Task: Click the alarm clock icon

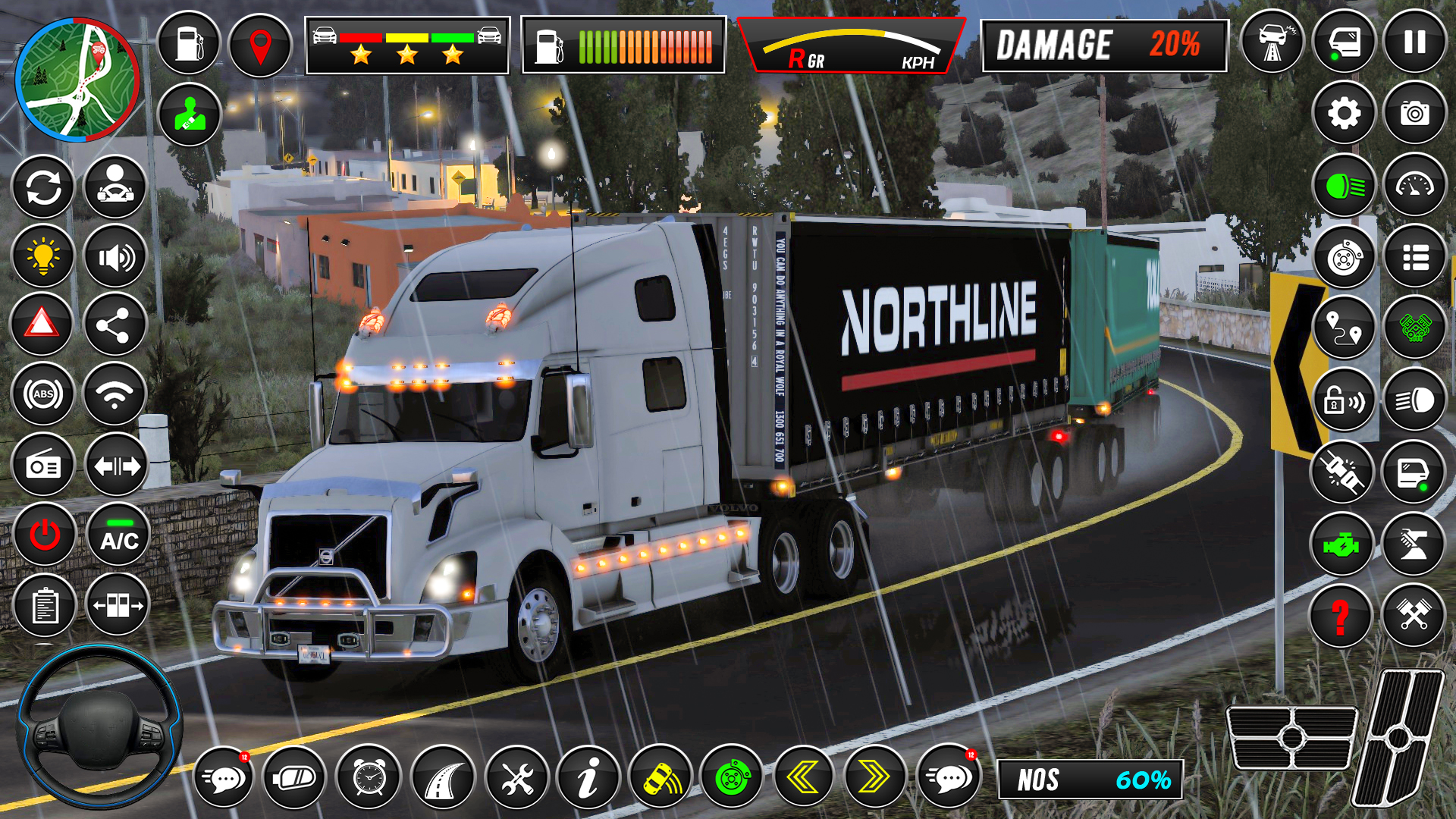Action: tap(369, 778)
